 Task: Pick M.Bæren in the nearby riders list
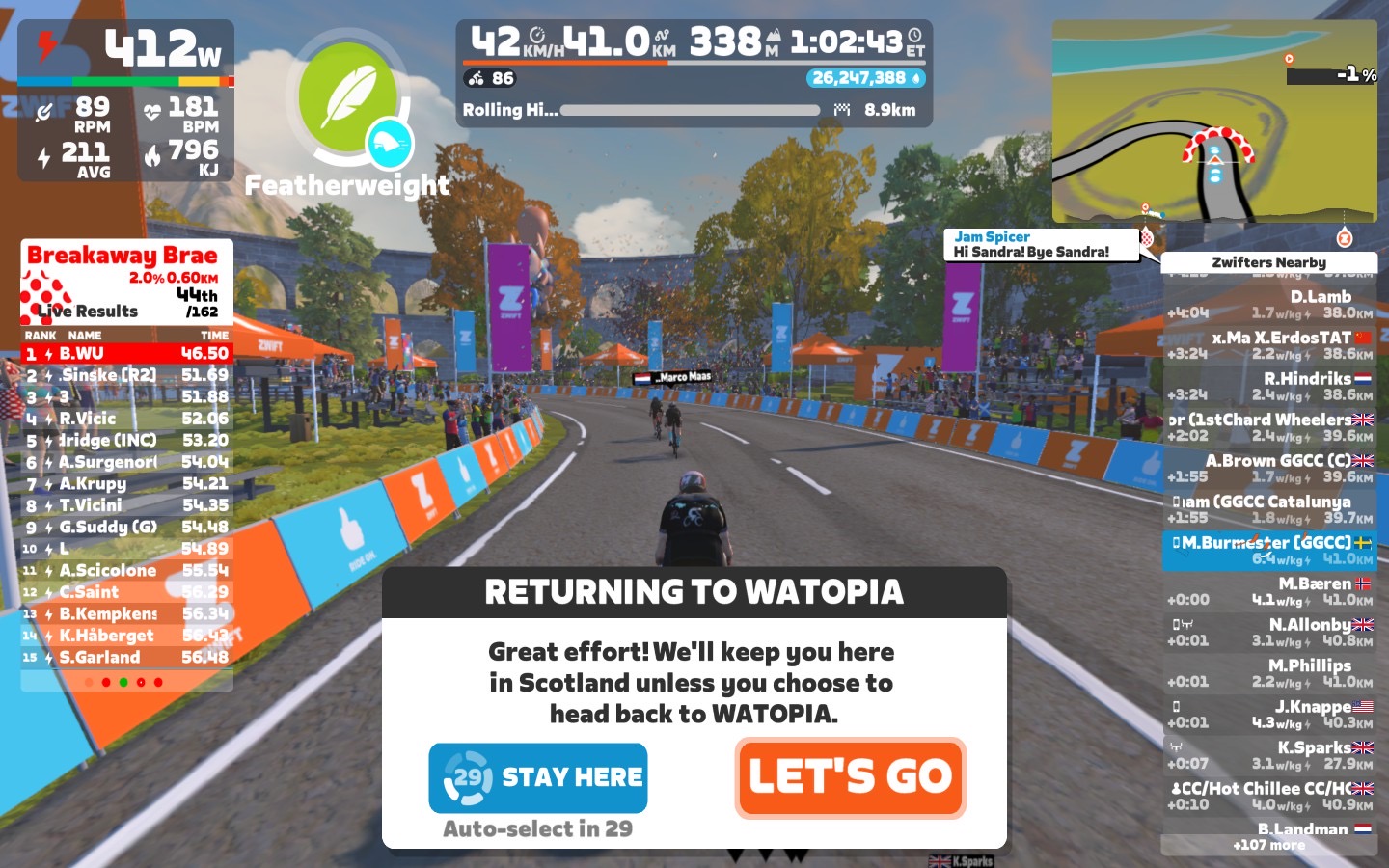pyautogui.click(x=1269, y=591)
